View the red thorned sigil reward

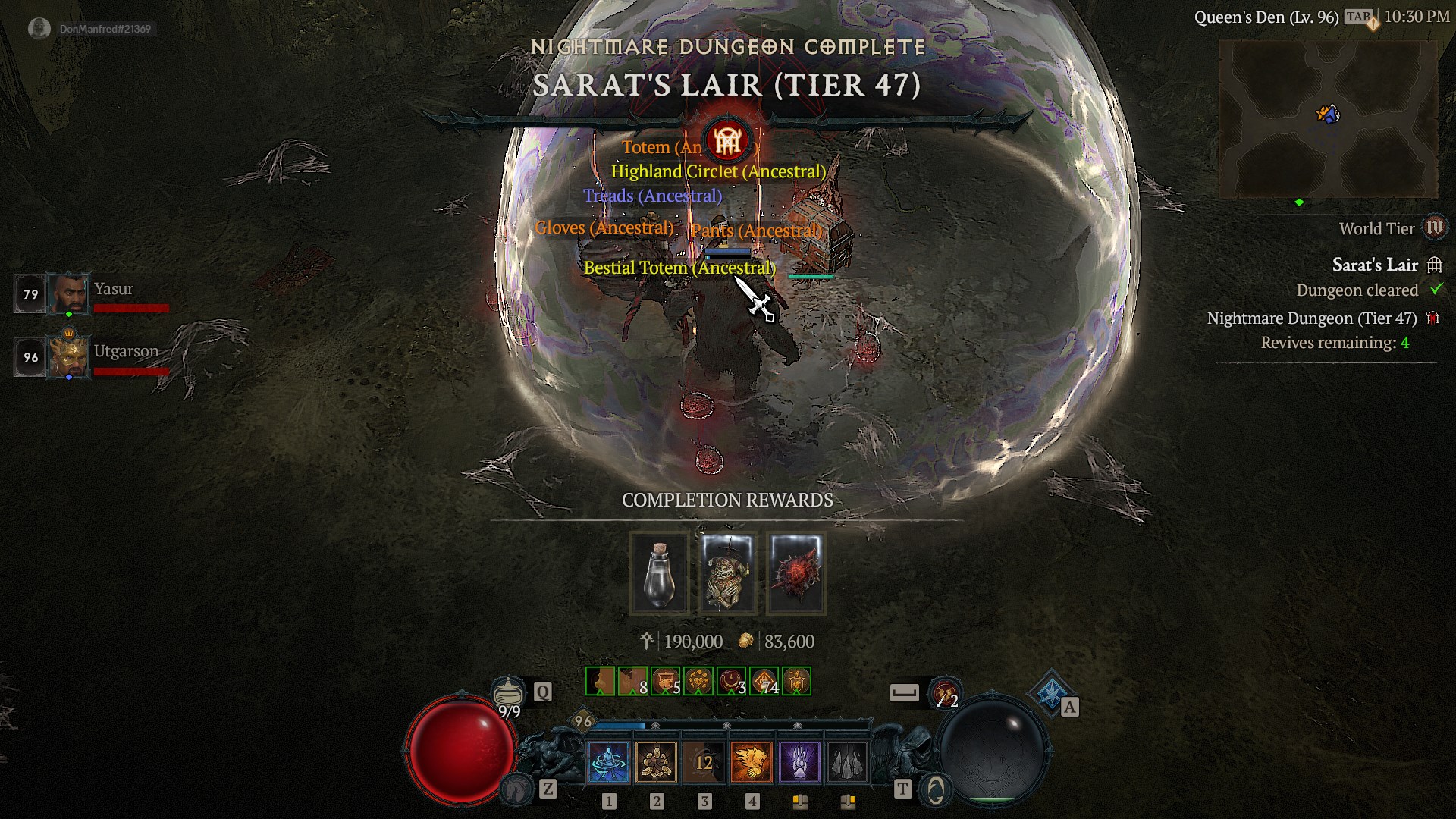pos(795,573)
